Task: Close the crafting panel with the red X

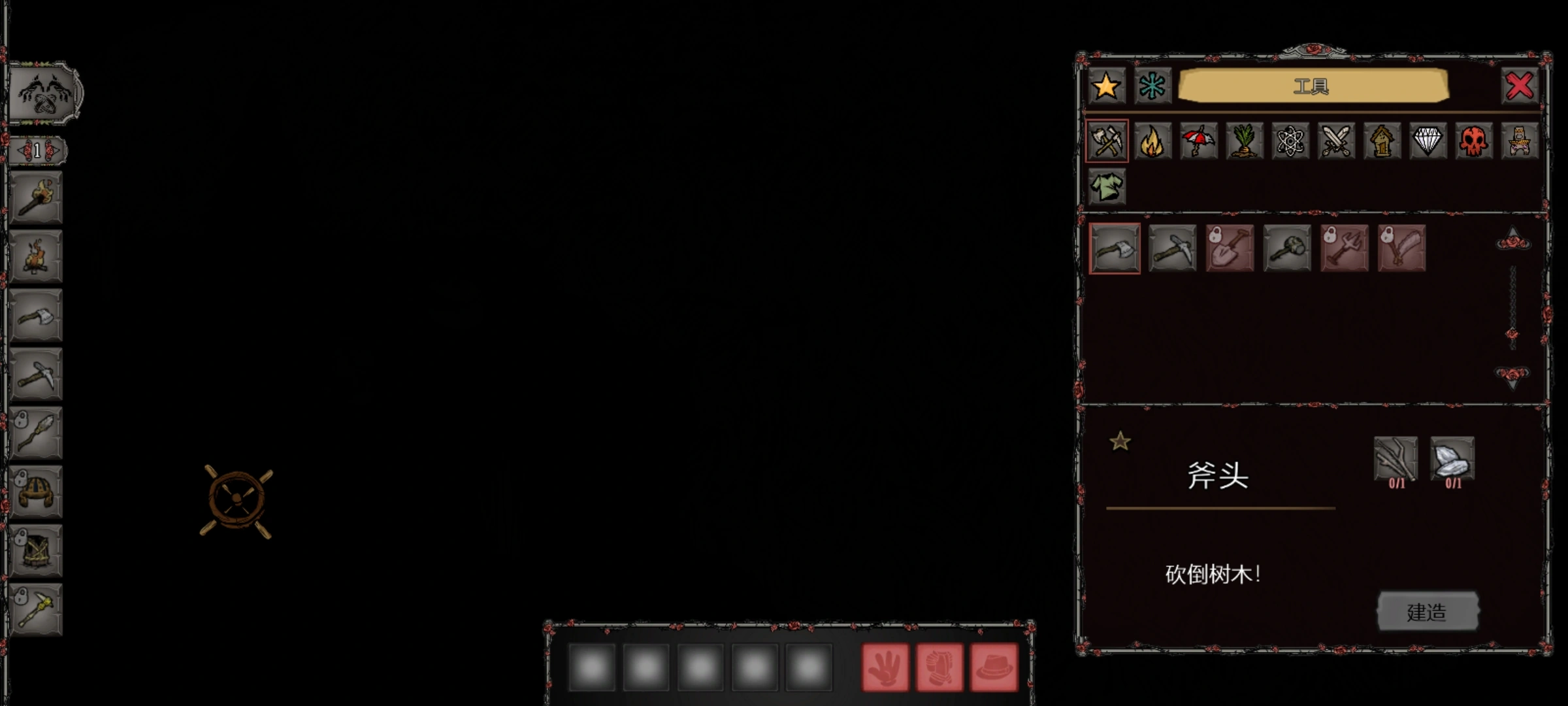Action: 1520,86
